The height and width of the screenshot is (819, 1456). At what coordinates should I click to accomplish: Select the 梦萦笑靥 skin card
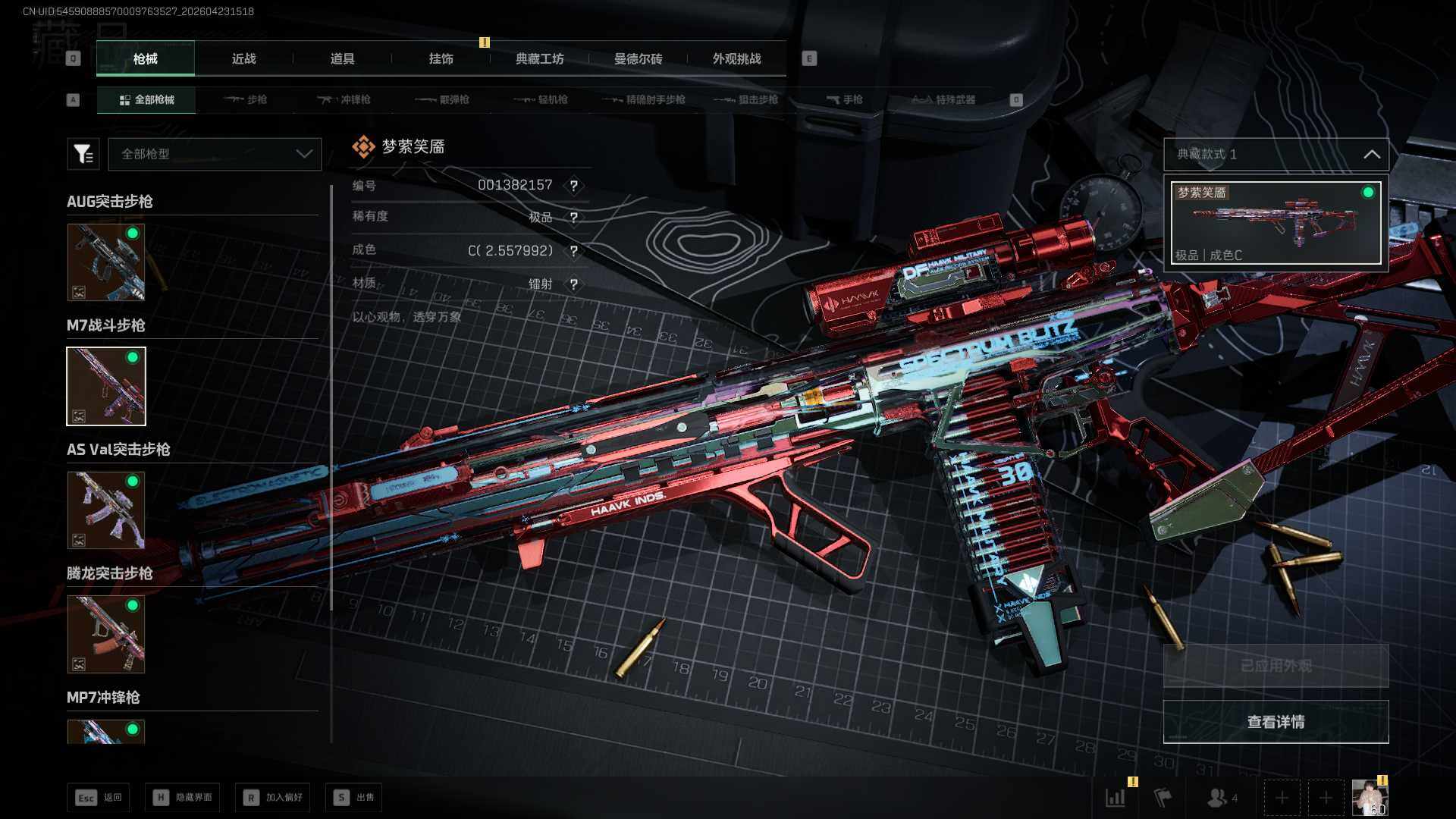[x=1276, y=223]
